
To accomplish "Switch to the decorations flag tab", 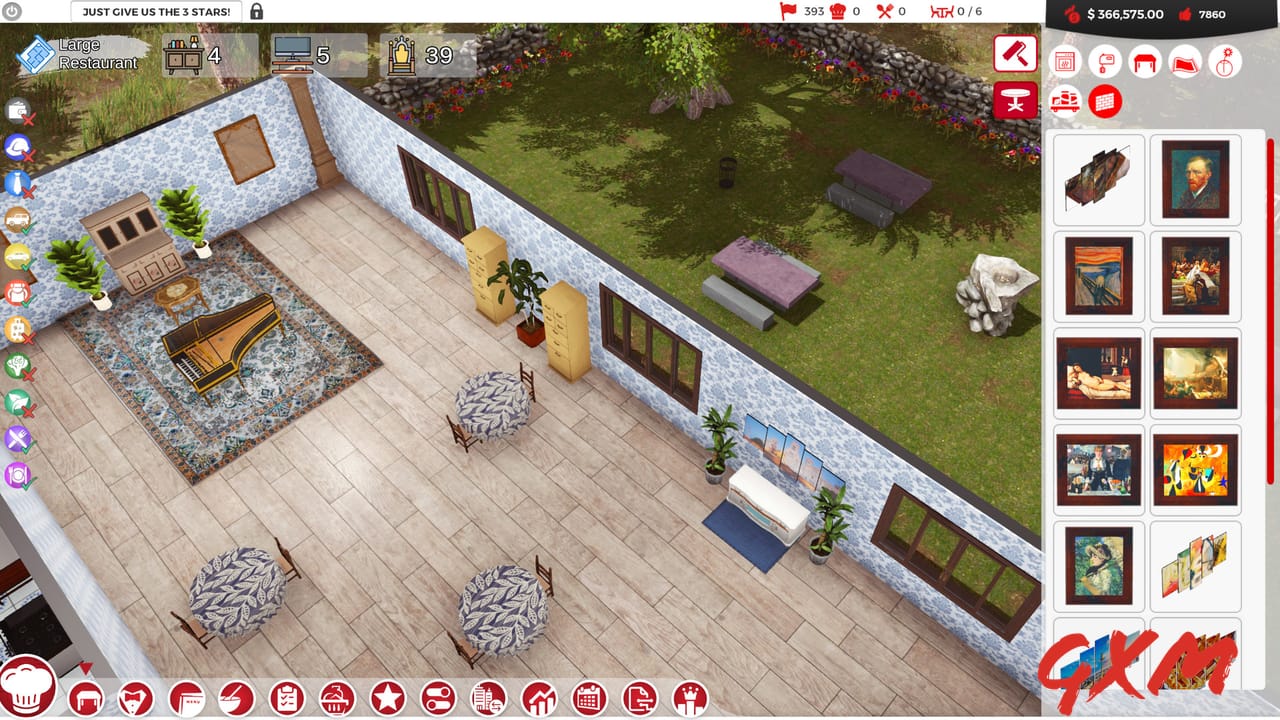I will pos(1184,62).
